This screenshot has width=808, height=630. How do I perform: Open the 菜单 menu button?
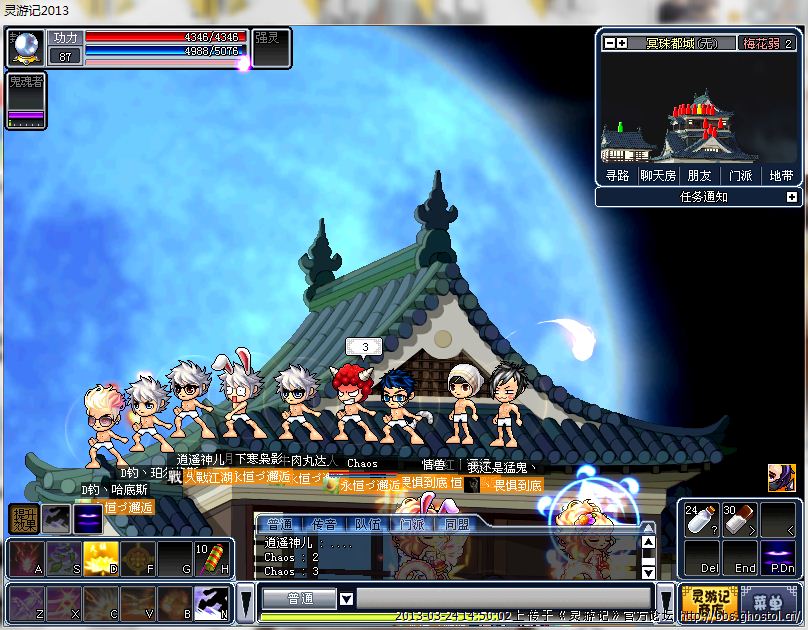(x=767, y=600)
